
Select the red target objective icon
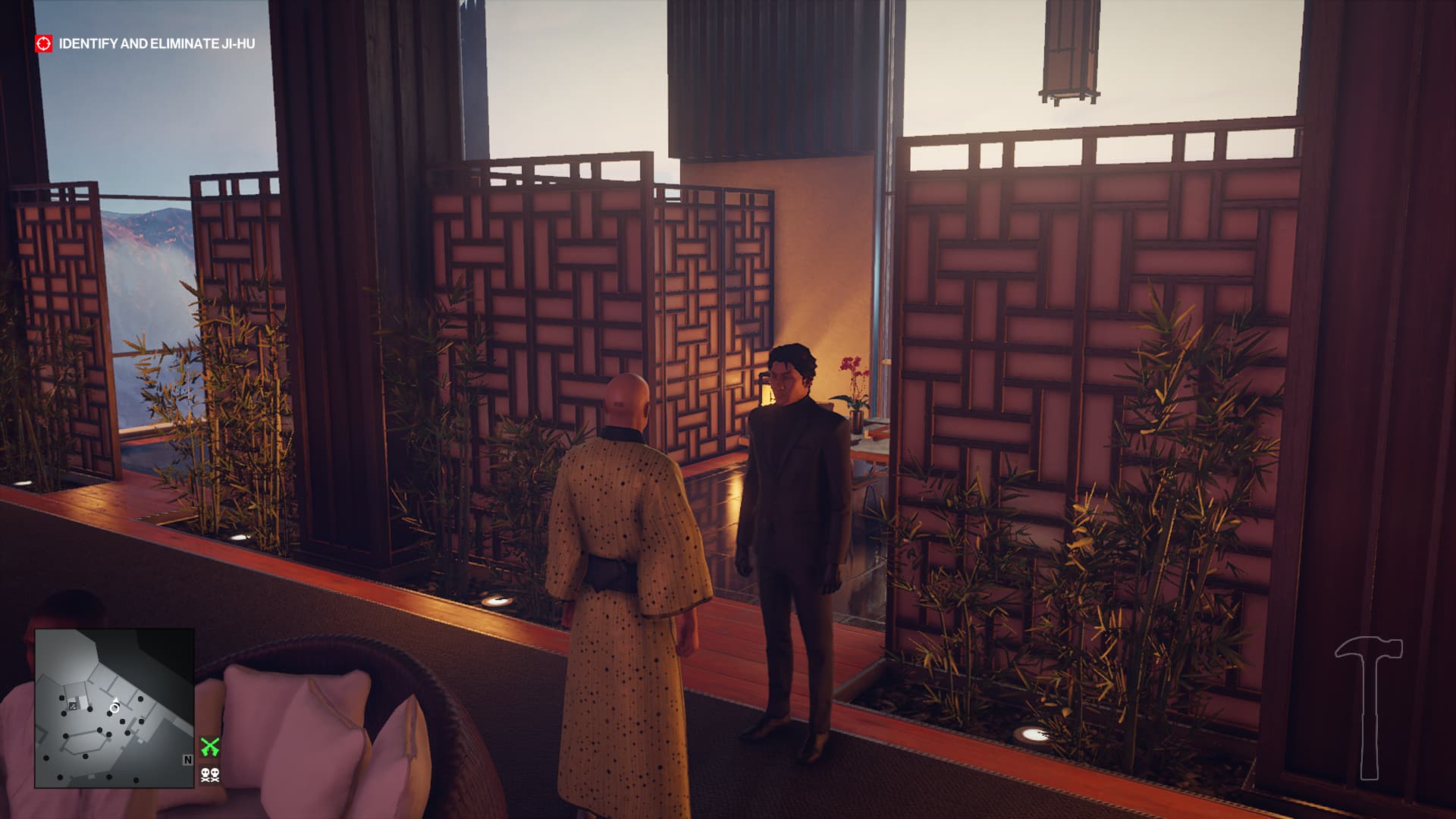click(44, 43)
